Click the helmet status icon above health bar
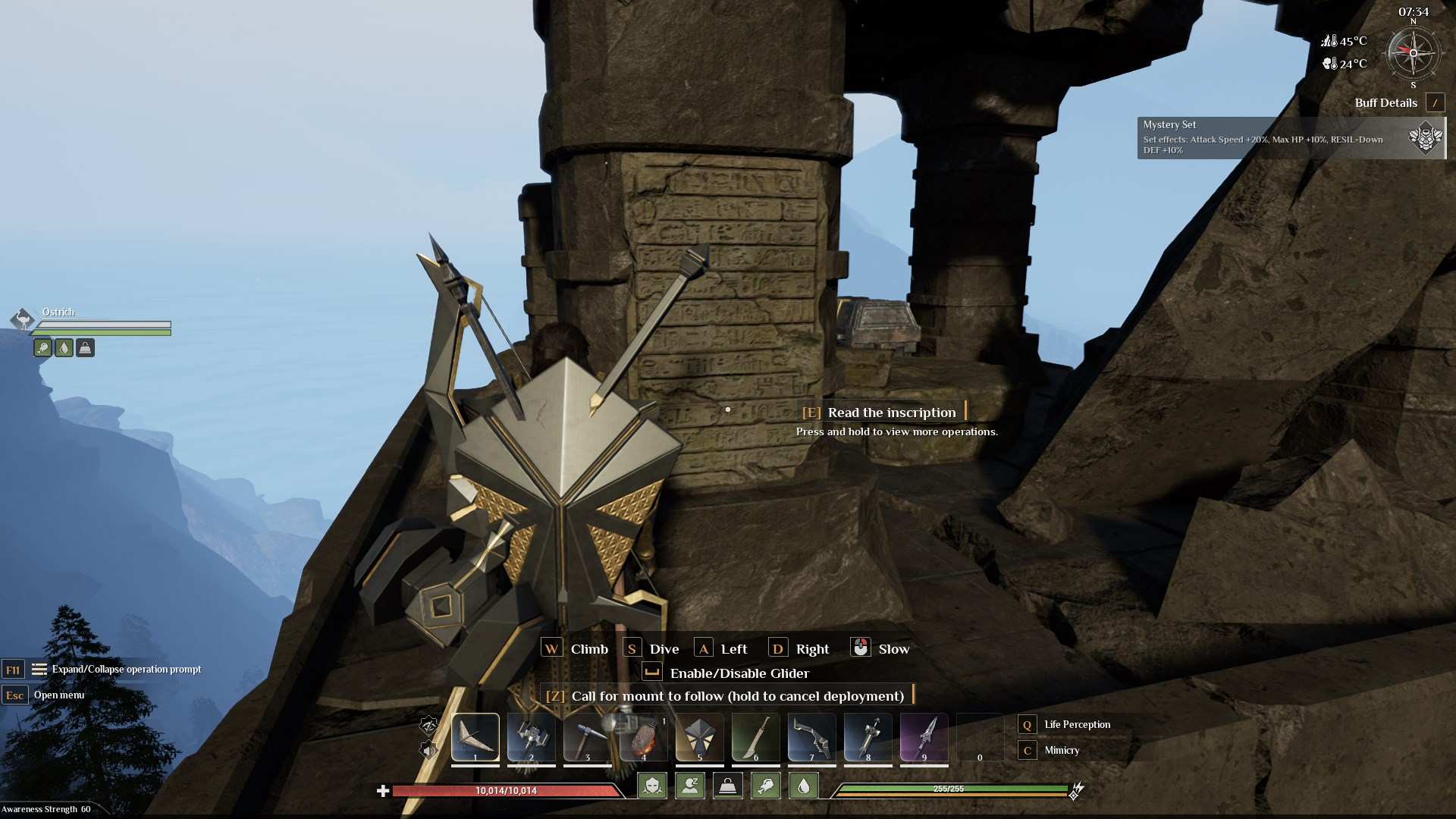Screen dimensions: 1456x819 pos(652,786)
